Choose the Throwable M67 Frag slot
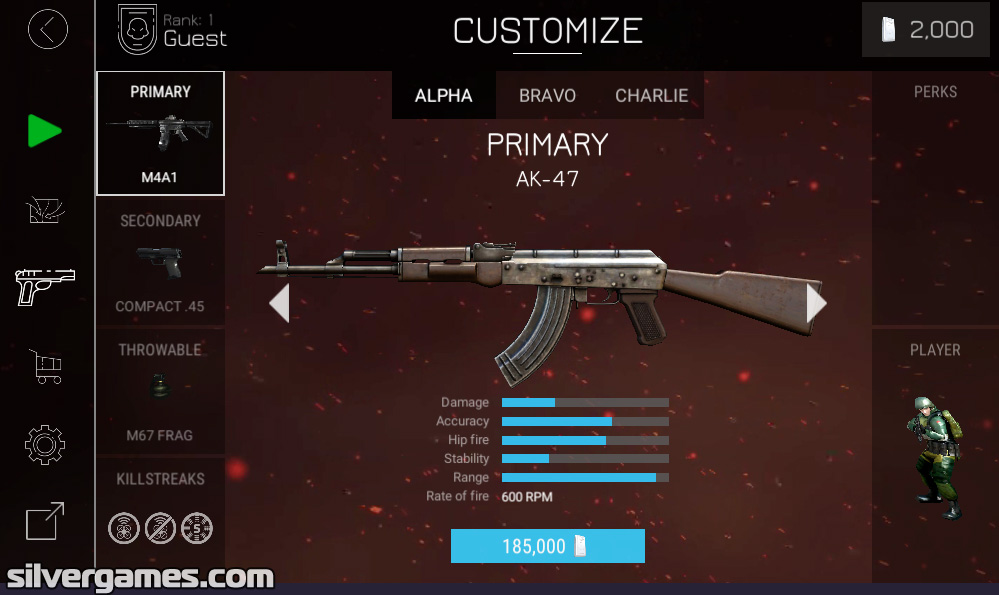This screenshot has width=999, height=595. tap(160, 391)
